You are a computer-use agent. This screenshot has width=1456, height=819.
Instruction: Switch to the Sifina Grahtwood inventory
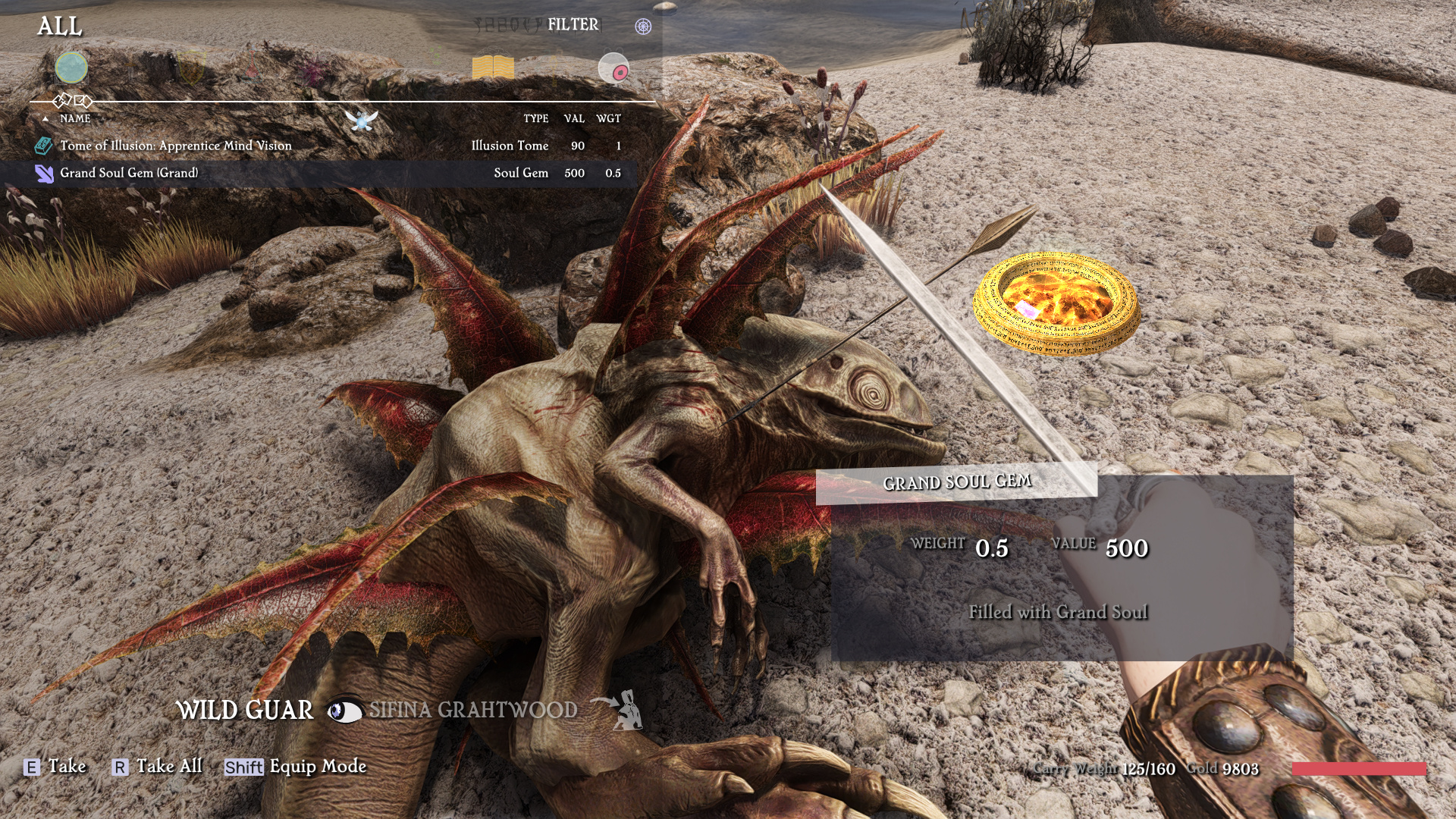473,711
